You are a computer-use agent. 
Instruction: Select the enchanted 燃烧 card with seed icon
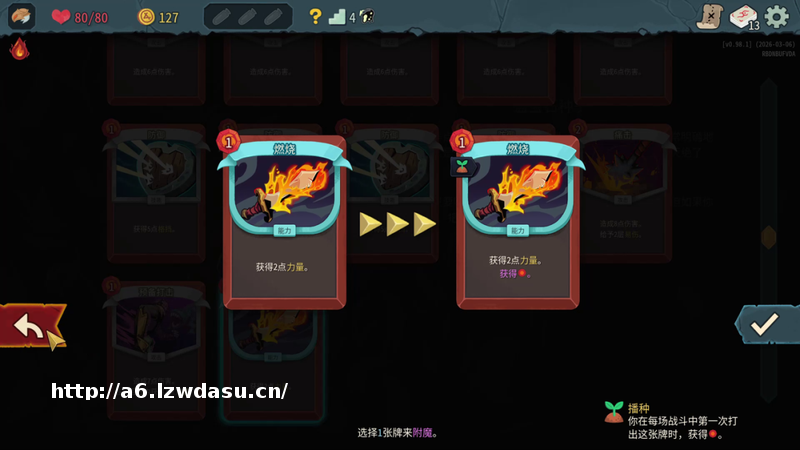point(517,222)
